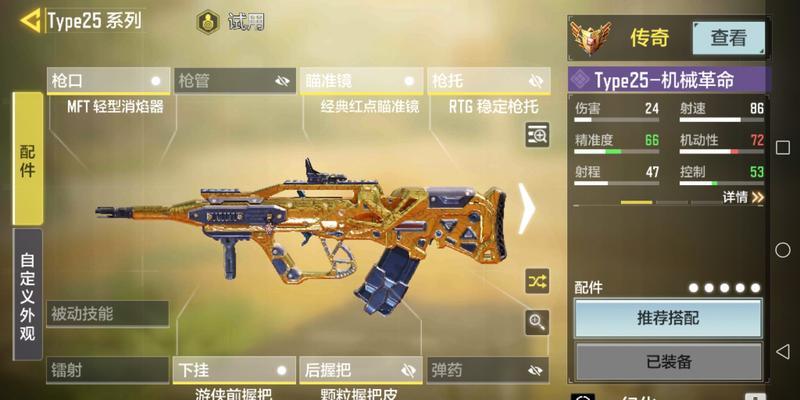Select the 枪口 muzzle attachment slot

[x=108, y=81]
